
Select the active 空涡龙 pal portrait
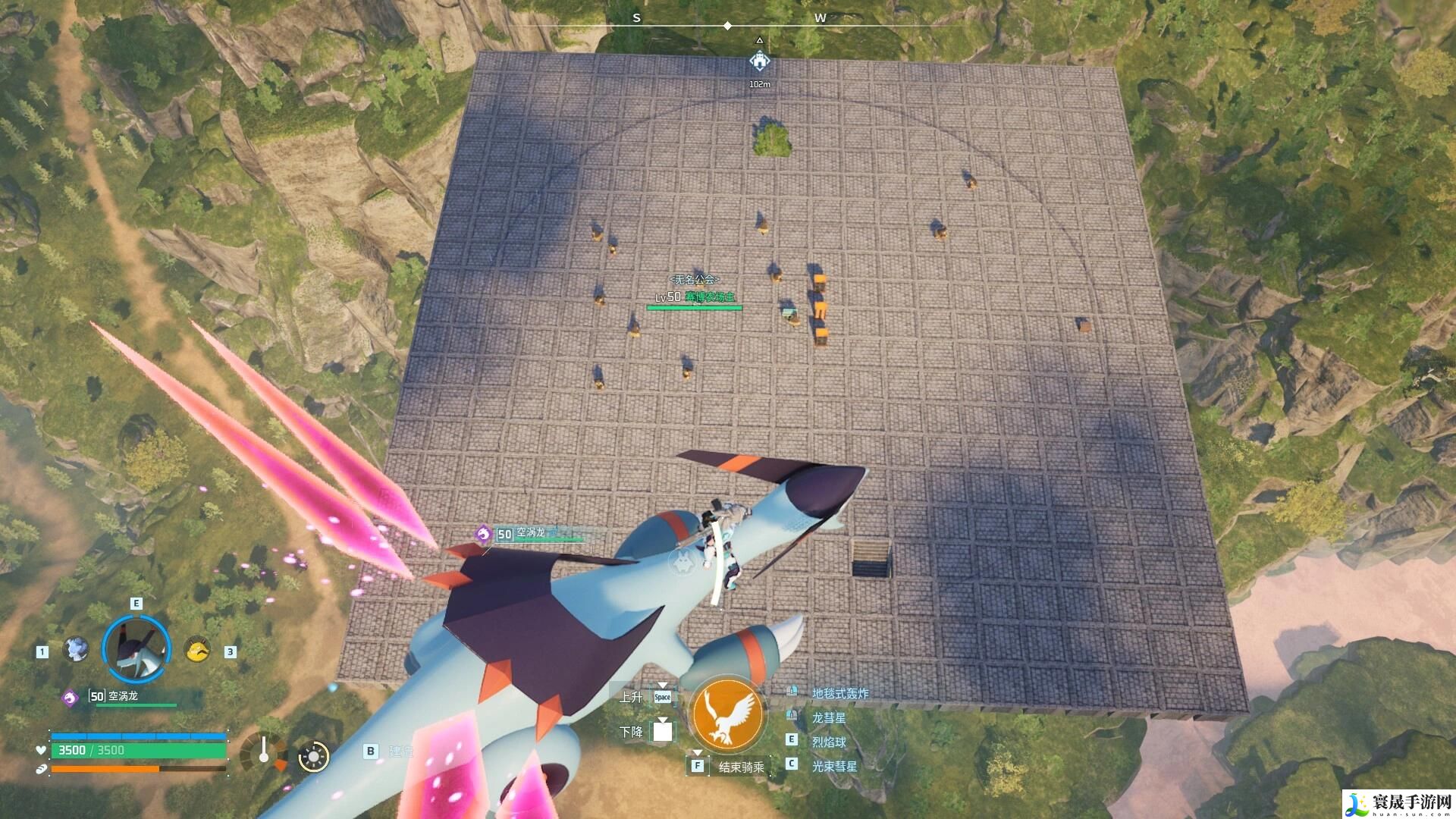136,649
